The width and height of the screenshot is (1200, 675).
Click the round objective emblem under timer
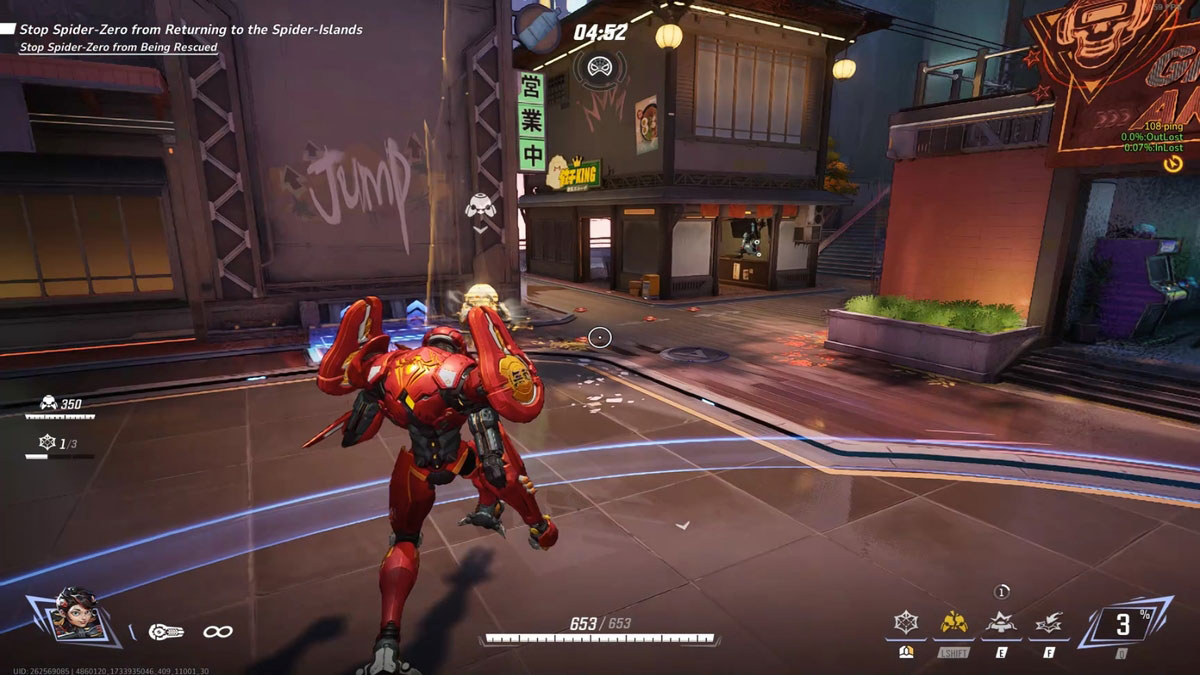600,68
